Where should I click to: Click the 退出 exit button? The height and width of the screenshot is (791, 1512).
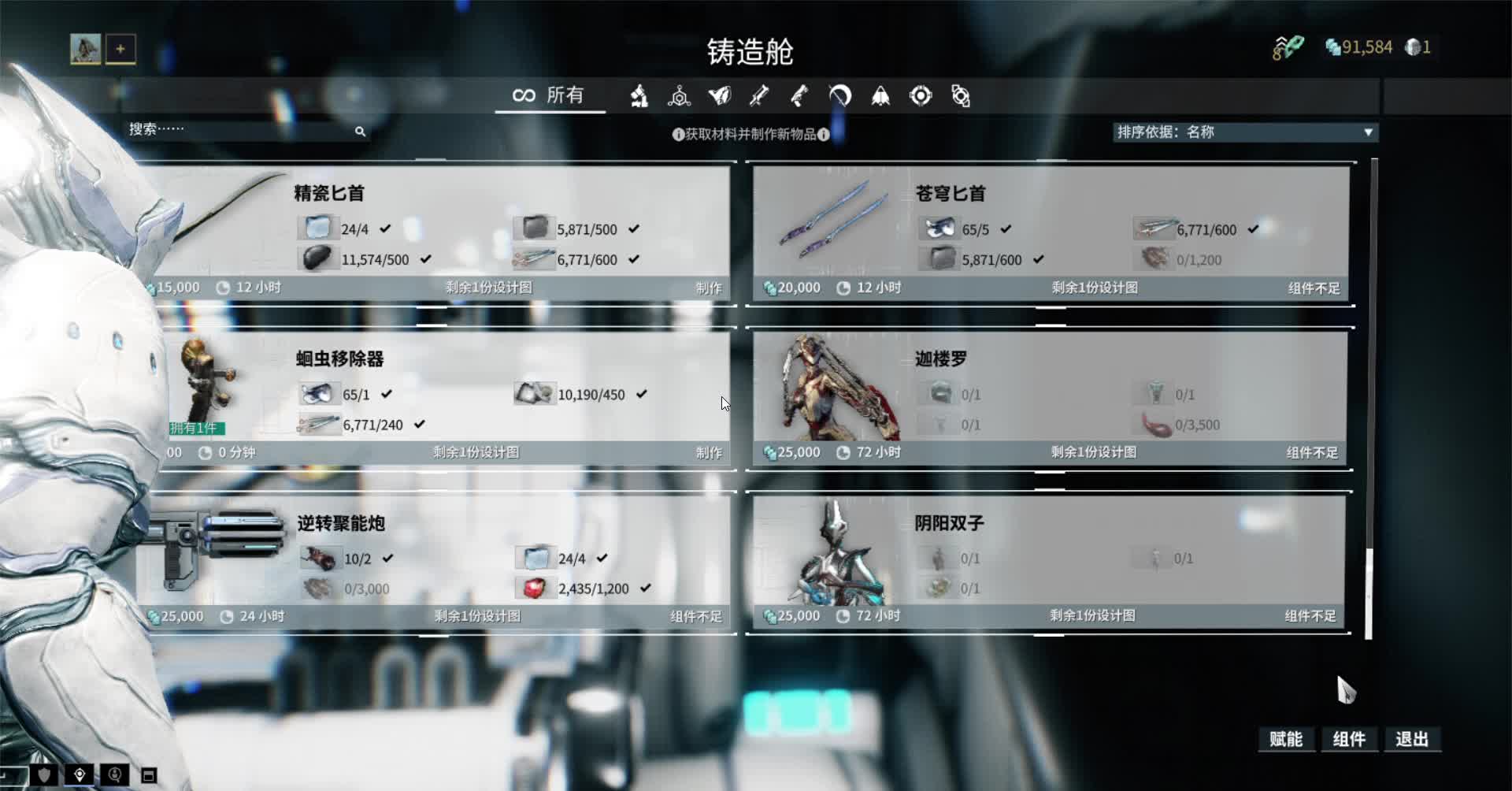tap(1414, 740)
